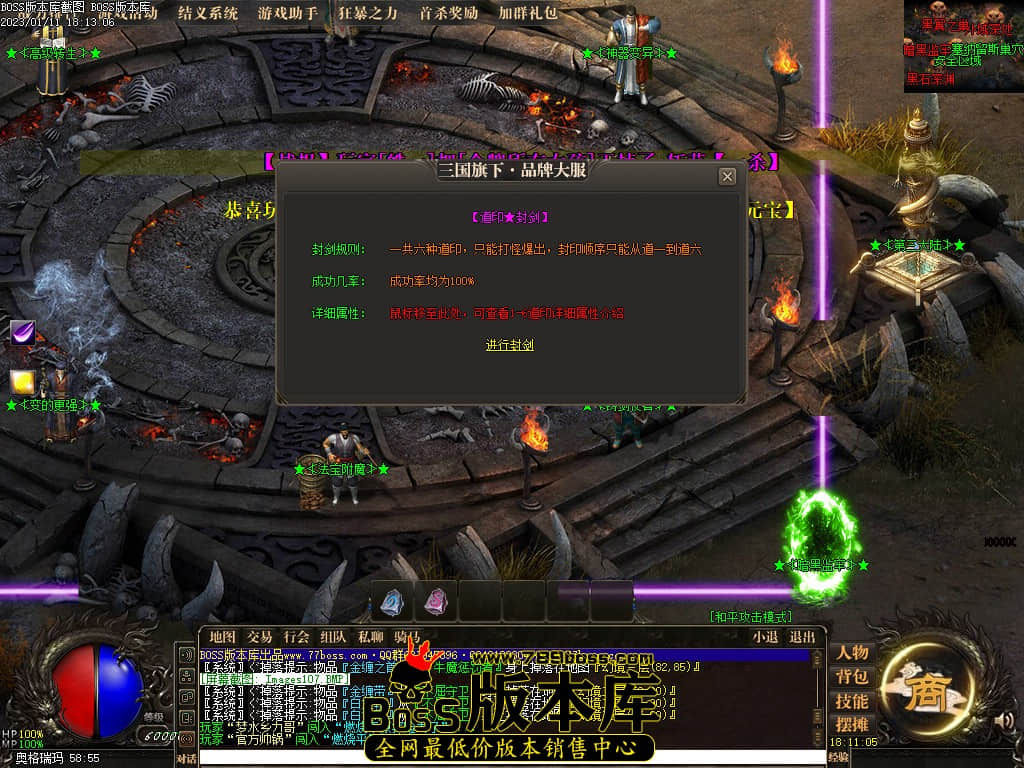The image size is (1024, 768).
Task: Open the 交易 trade panel
Action: [x=260, y=637]
